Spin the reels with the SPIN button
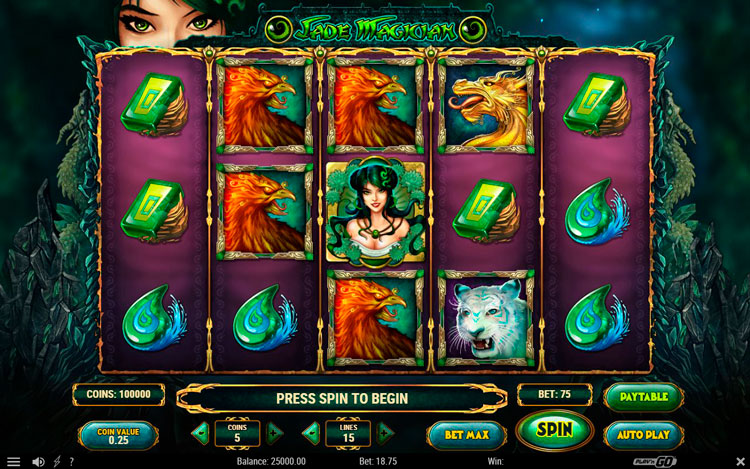 [554, 431]
